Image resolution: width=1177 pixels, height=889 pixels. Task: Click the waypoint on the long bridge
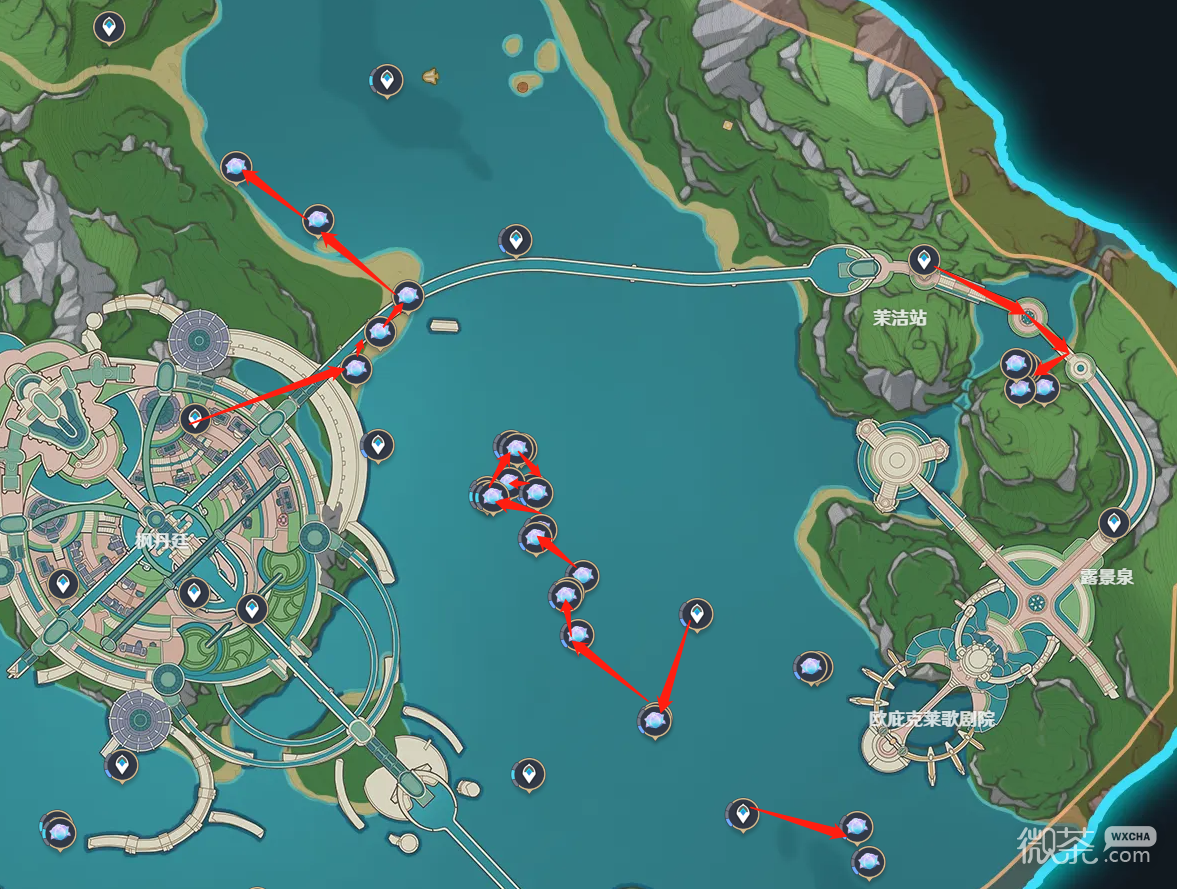coord(516,240)
